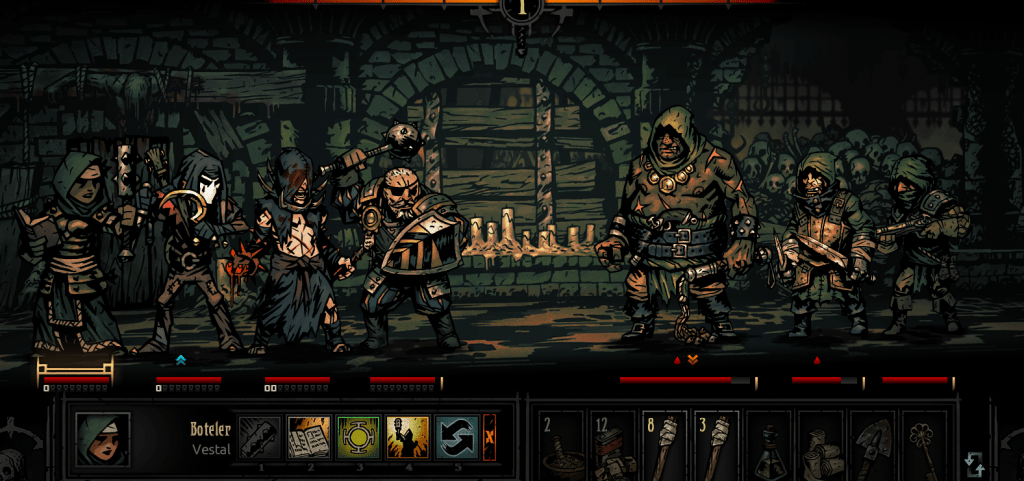Image resolution: width=1024 pixels, height=481 pixels.
Task: Select the swap position arrows skill
Action: (456, 438)
